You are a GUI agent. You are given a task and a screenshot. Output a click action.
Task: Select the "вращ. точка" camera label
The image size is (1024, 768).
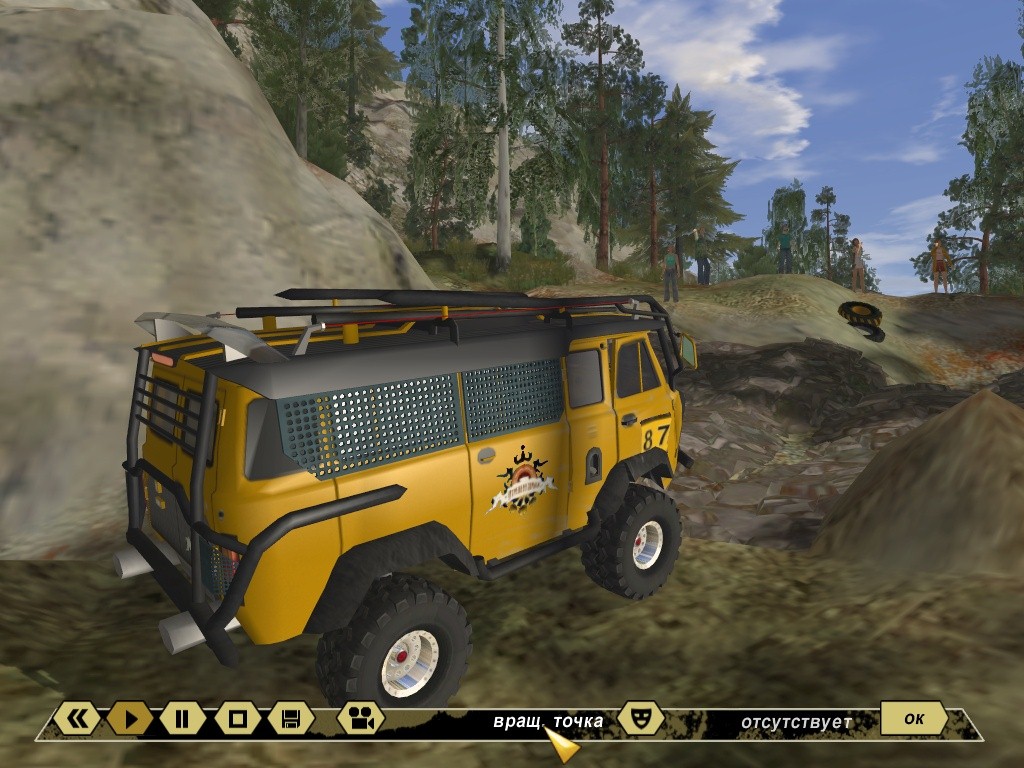(x=548, y=722)
